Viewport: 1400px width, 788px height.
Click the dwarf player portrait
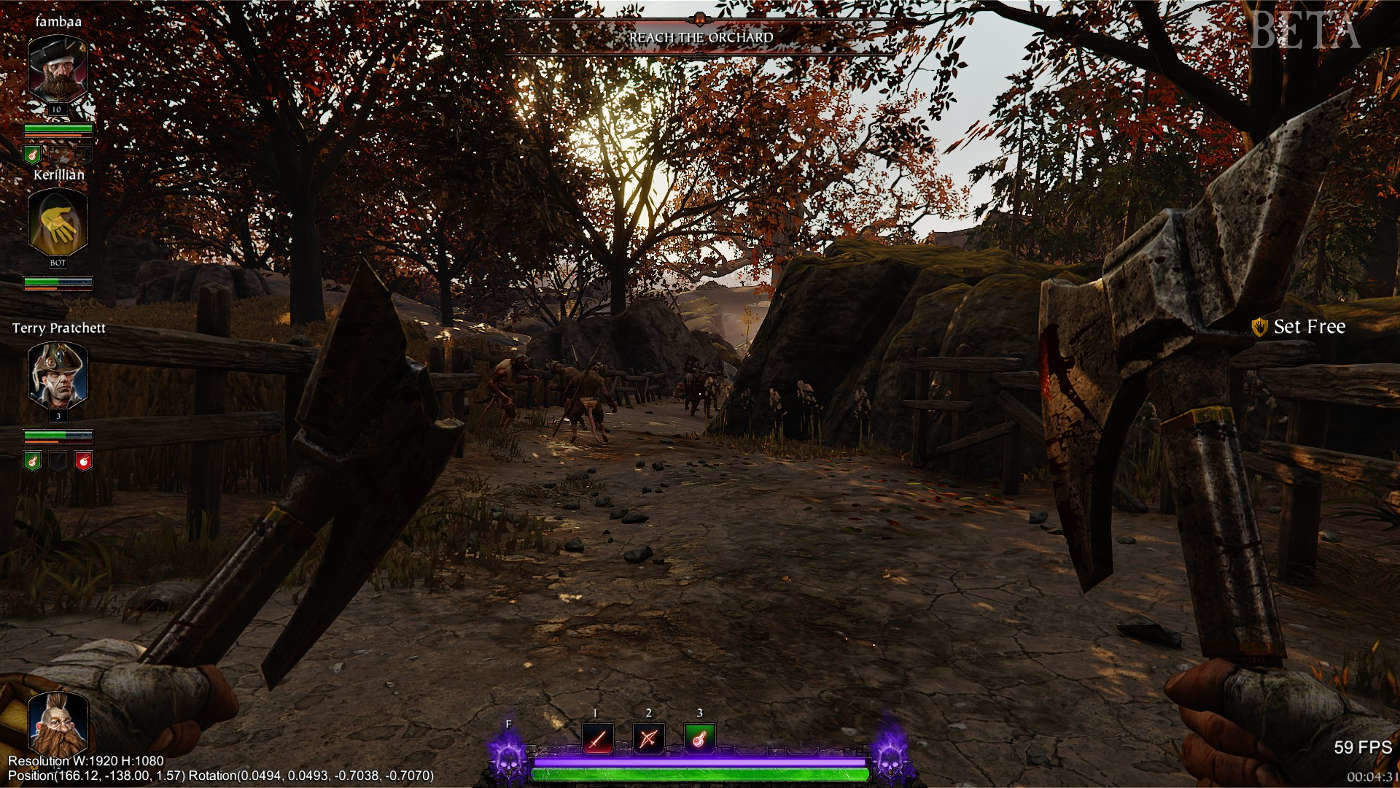pos(57,722)
